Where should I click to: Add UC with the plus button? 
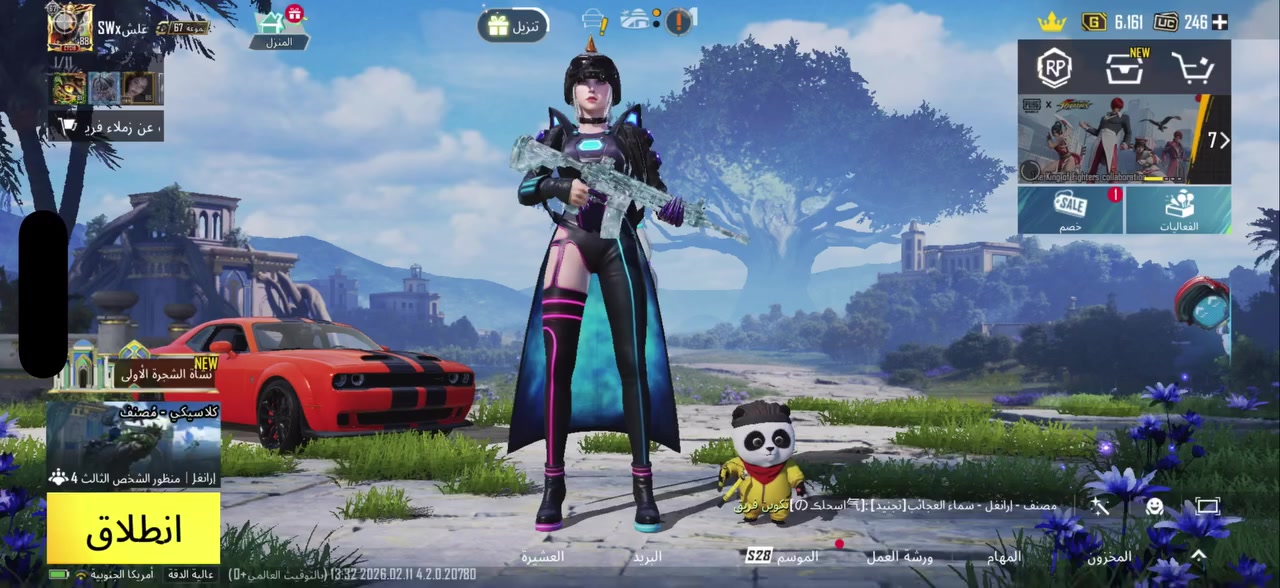[1220, 22]
